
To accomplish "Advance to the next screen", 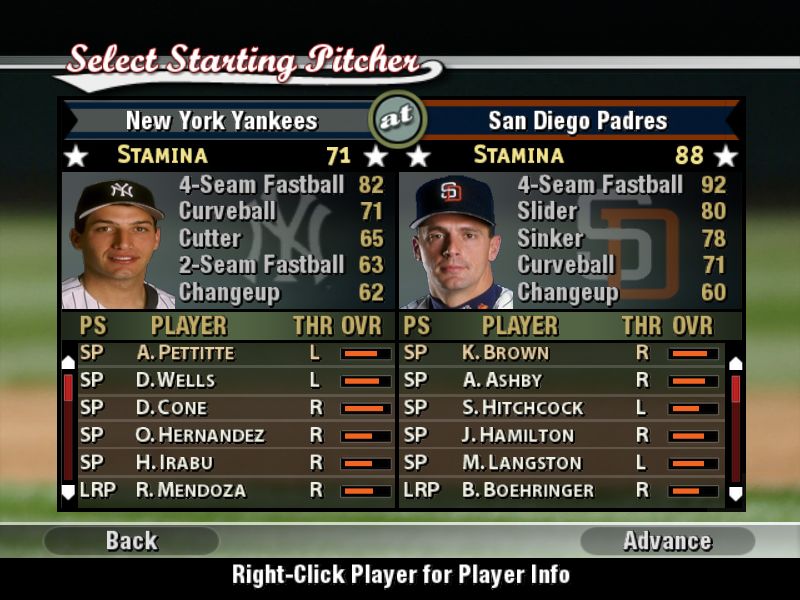I will pos(667,541).
